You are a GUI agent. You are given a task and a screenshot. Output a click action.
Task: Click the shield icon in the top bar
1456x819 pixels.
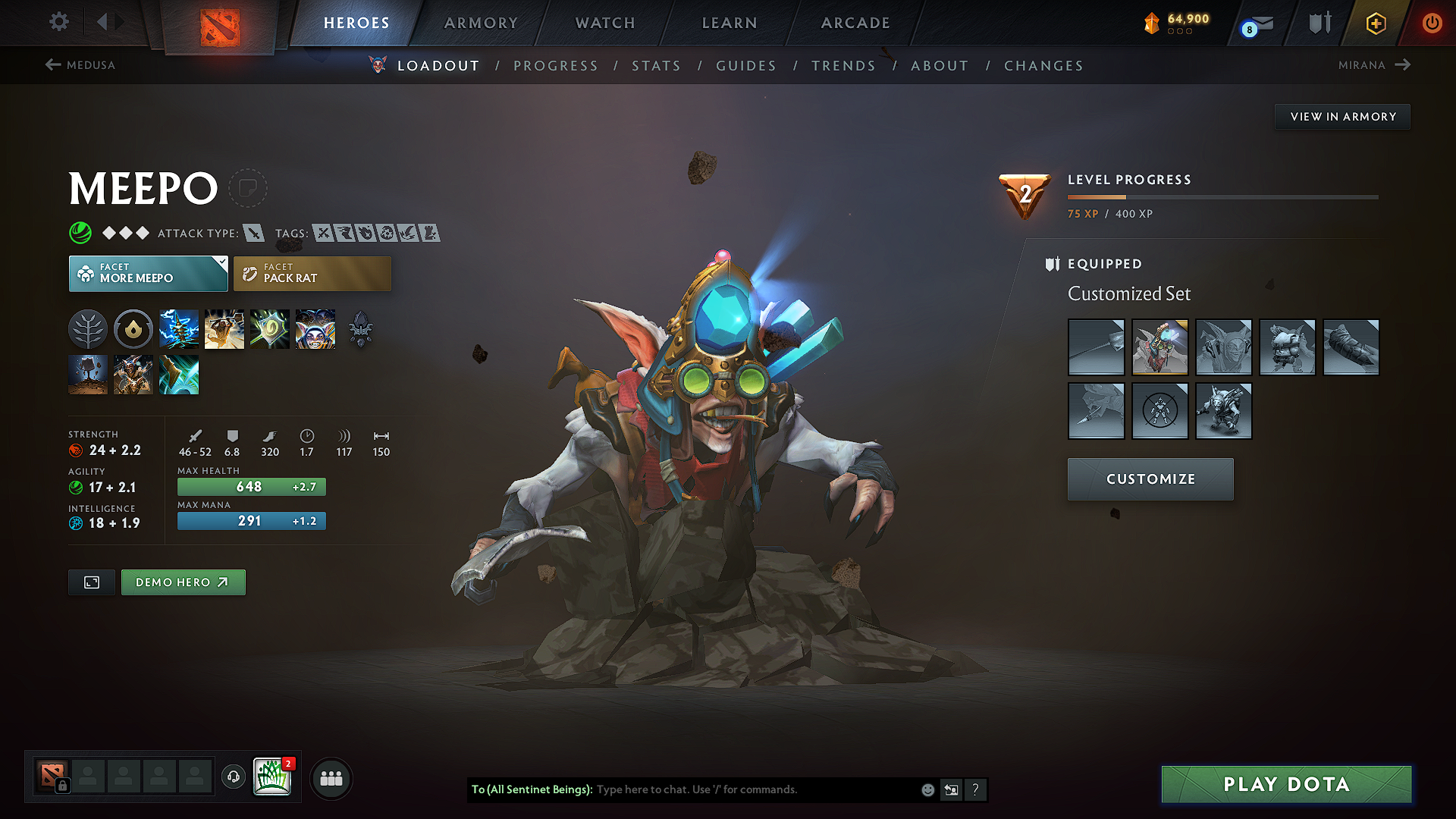click(x=1319, y=22)
